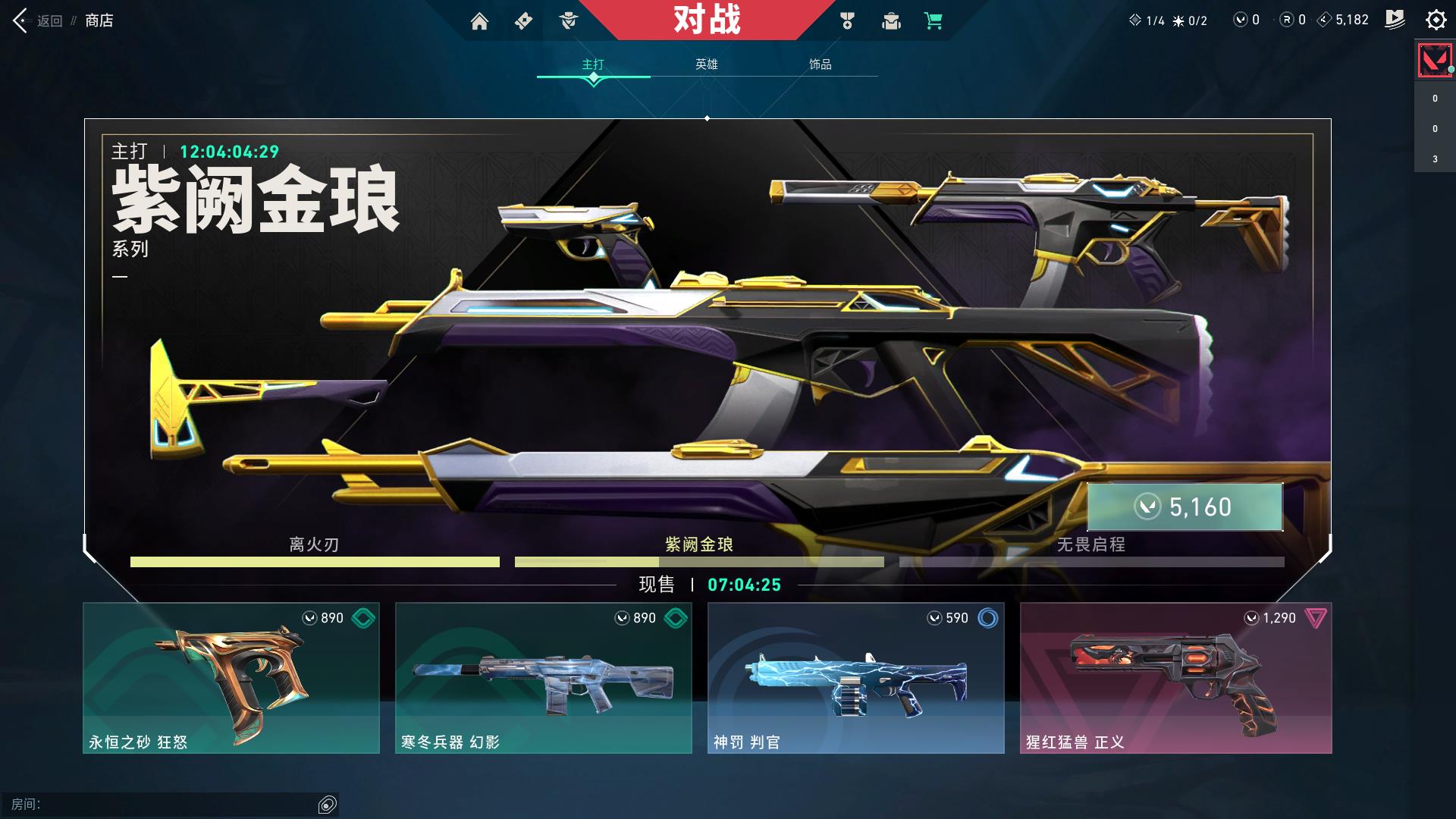Select the highlighted shopping cart icon
This screenshot has width=1456, height=819.
point(934,22)
